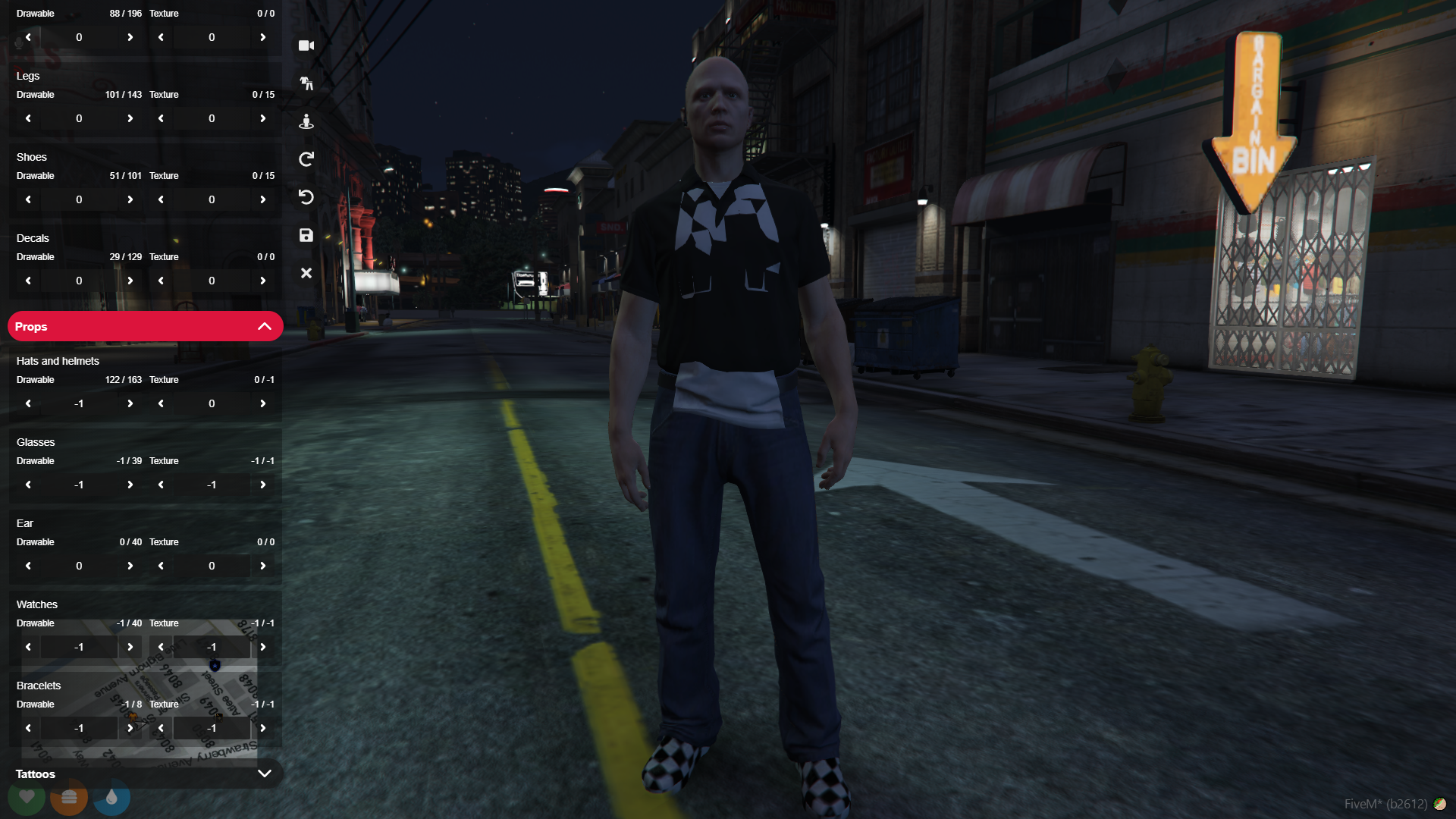Redo the last appearance change
The height and width of the screenshot is (819, 1456).
(x=306, y=159)
